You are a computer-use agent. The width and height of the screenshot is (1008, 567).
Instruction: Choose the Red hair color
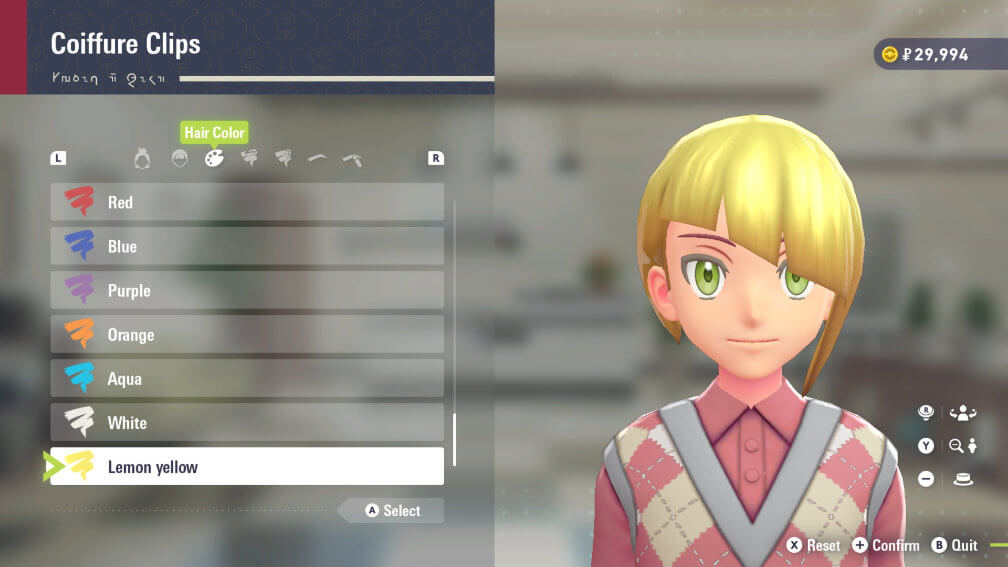pyautogui.click(x=247, y=202)
